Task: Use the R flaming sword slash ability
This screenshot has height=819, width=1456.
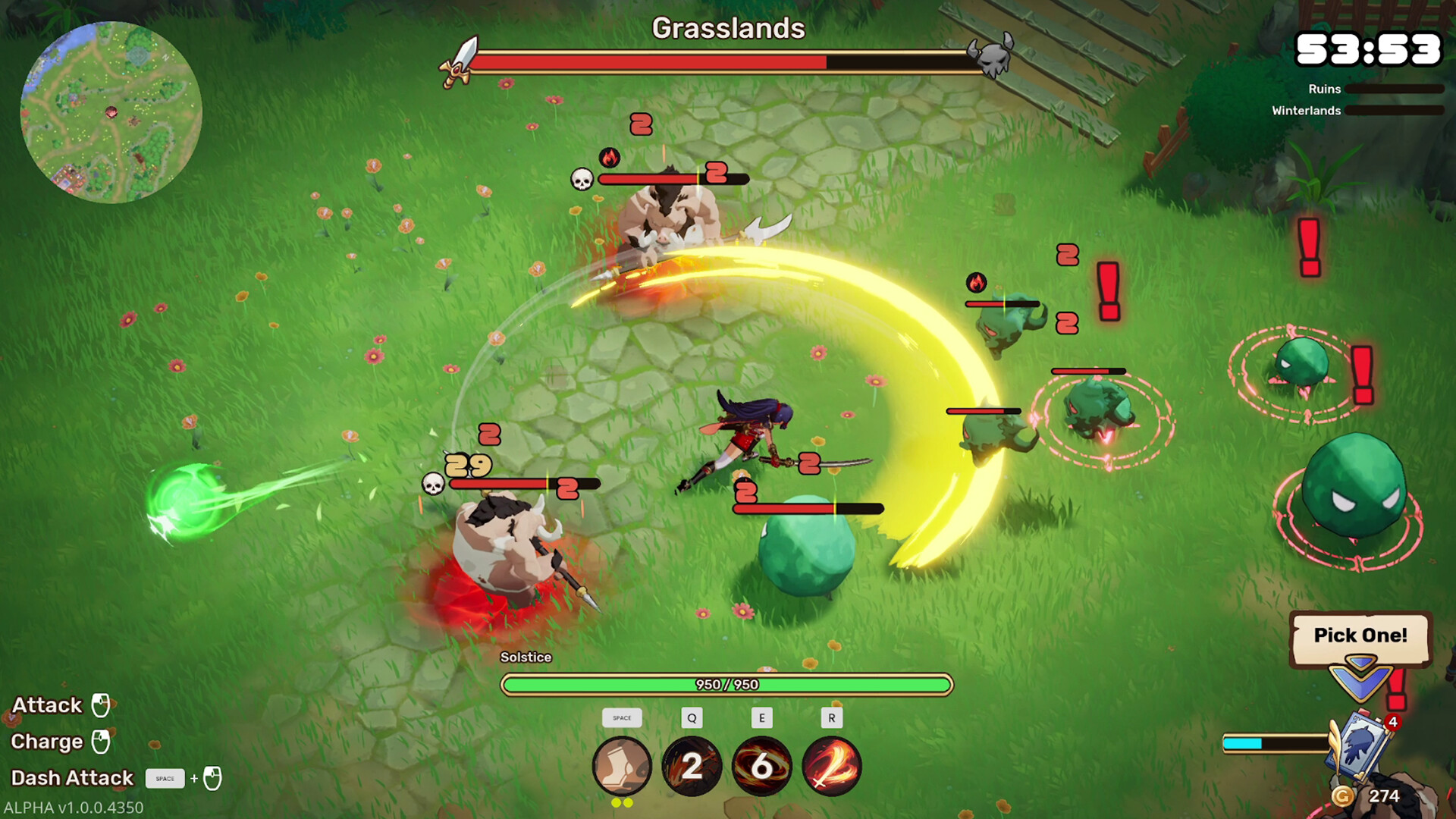Action: (x=832, y=767)
